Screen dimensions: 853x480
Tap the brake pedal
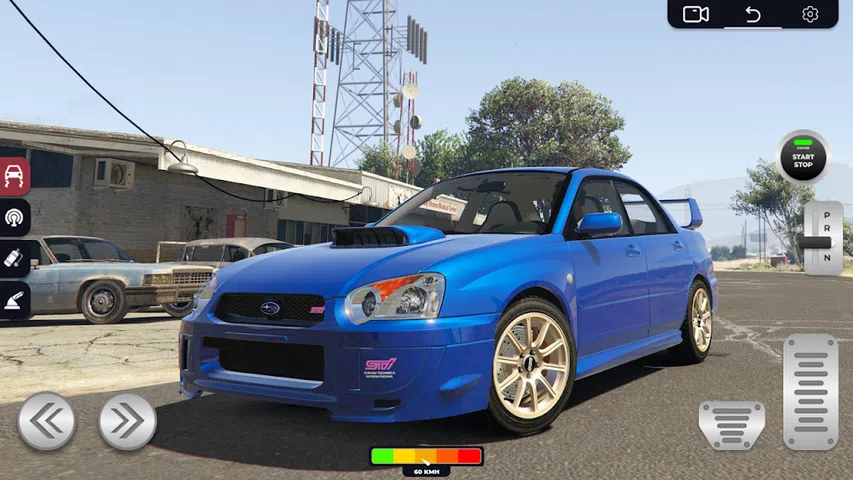click(731, 424)
